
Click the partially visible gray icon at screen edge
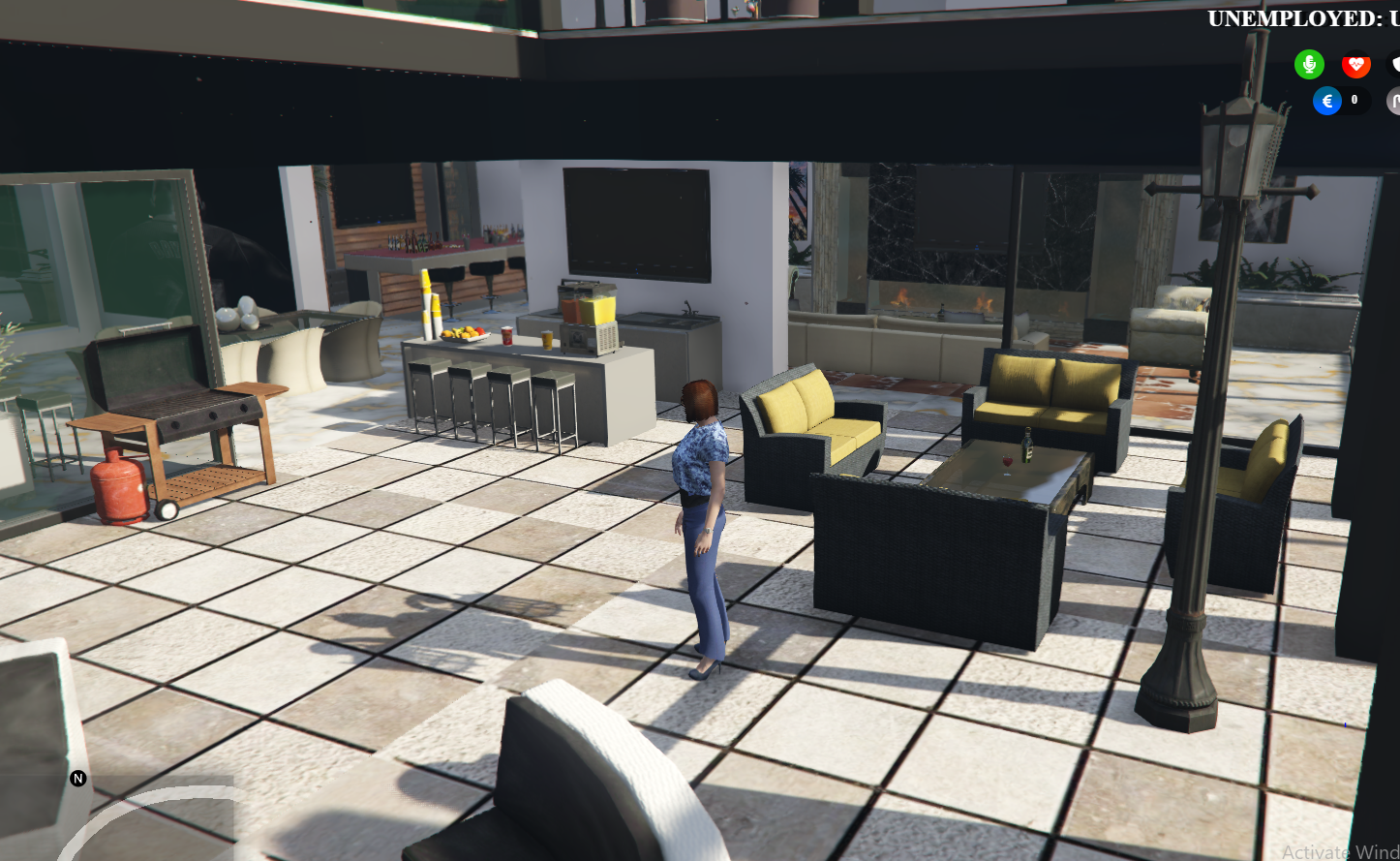[x=1394, y=100]
